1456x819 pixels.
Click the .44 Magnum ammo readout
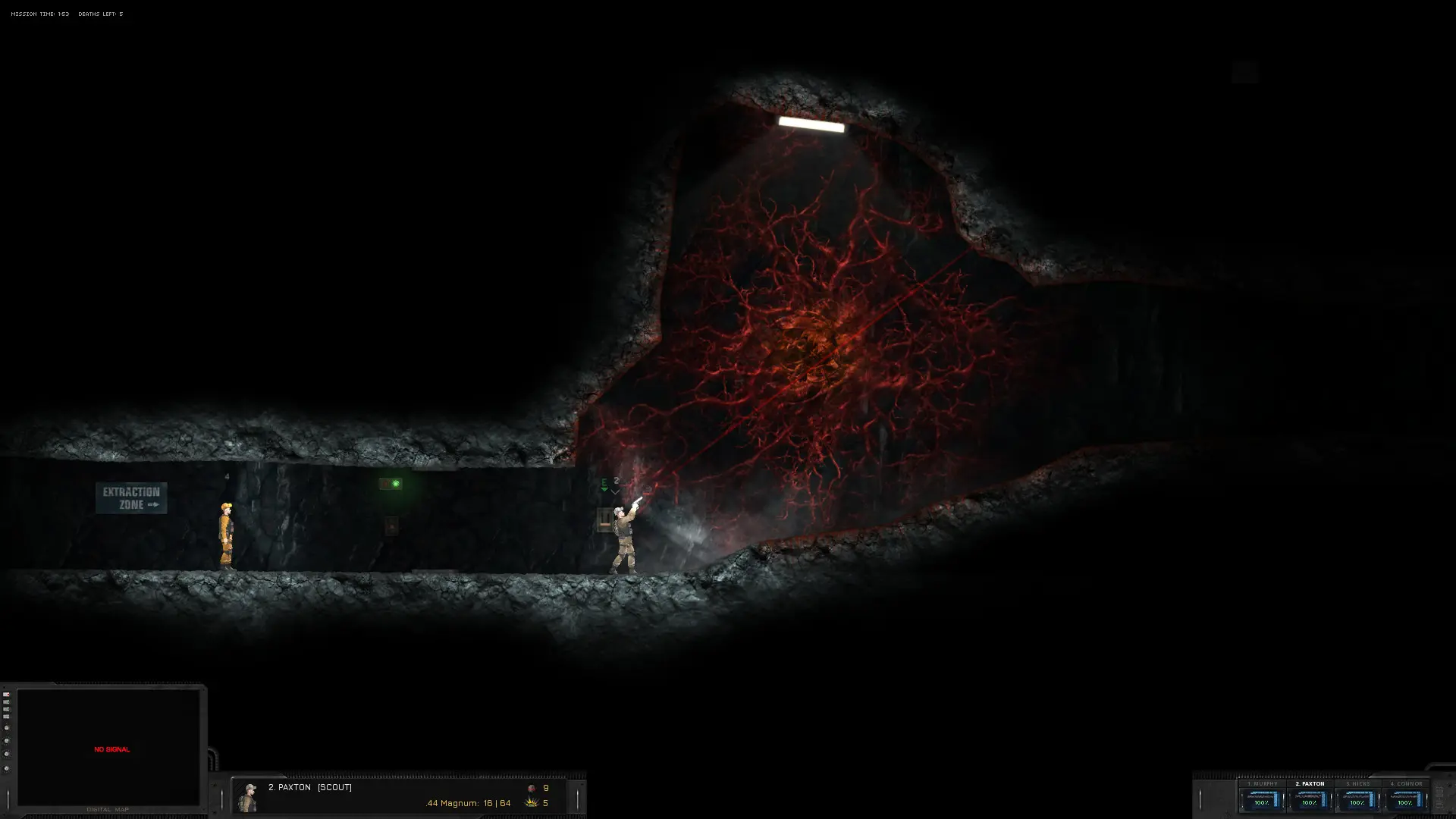click(x=467, y=803)
